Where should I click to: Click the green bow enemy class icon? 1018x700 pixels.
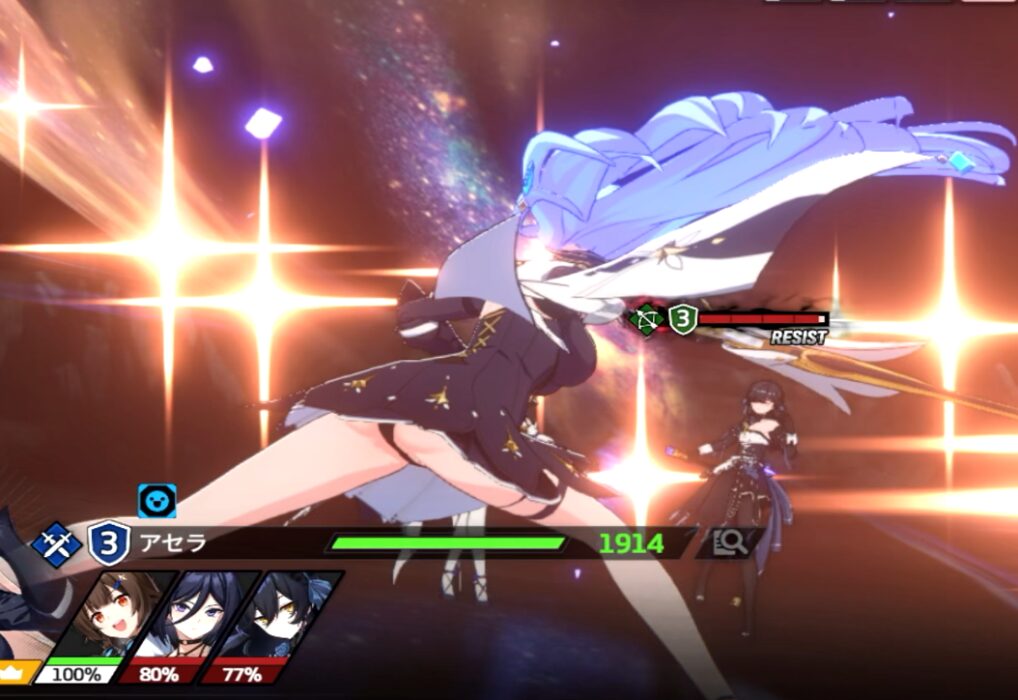pos(647,320)
